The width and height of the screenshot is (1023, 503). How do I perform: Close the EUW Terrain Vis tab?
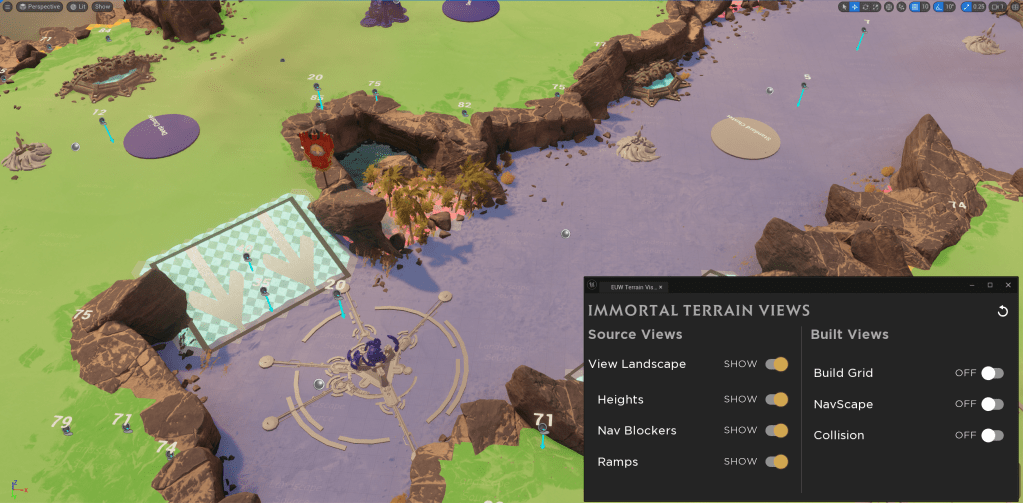(x=661, y=287)
